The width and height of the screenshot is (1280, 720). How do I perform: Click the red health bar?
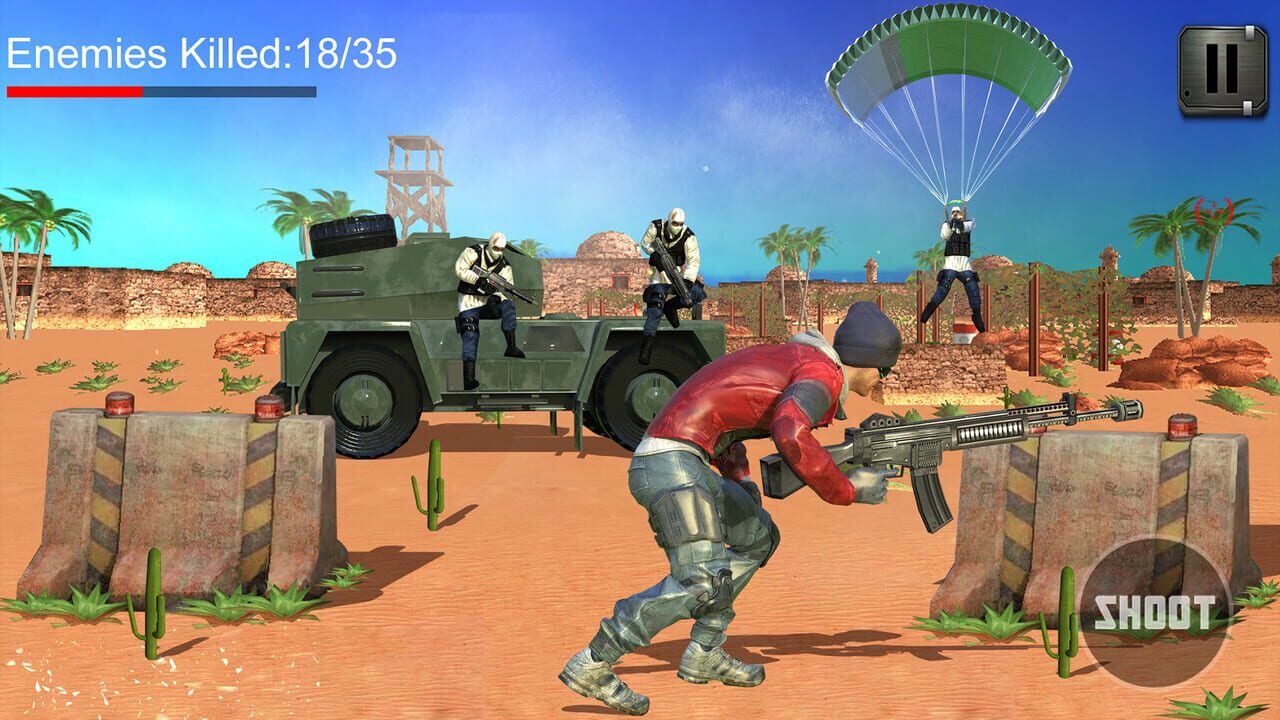(x=75, y=89)
